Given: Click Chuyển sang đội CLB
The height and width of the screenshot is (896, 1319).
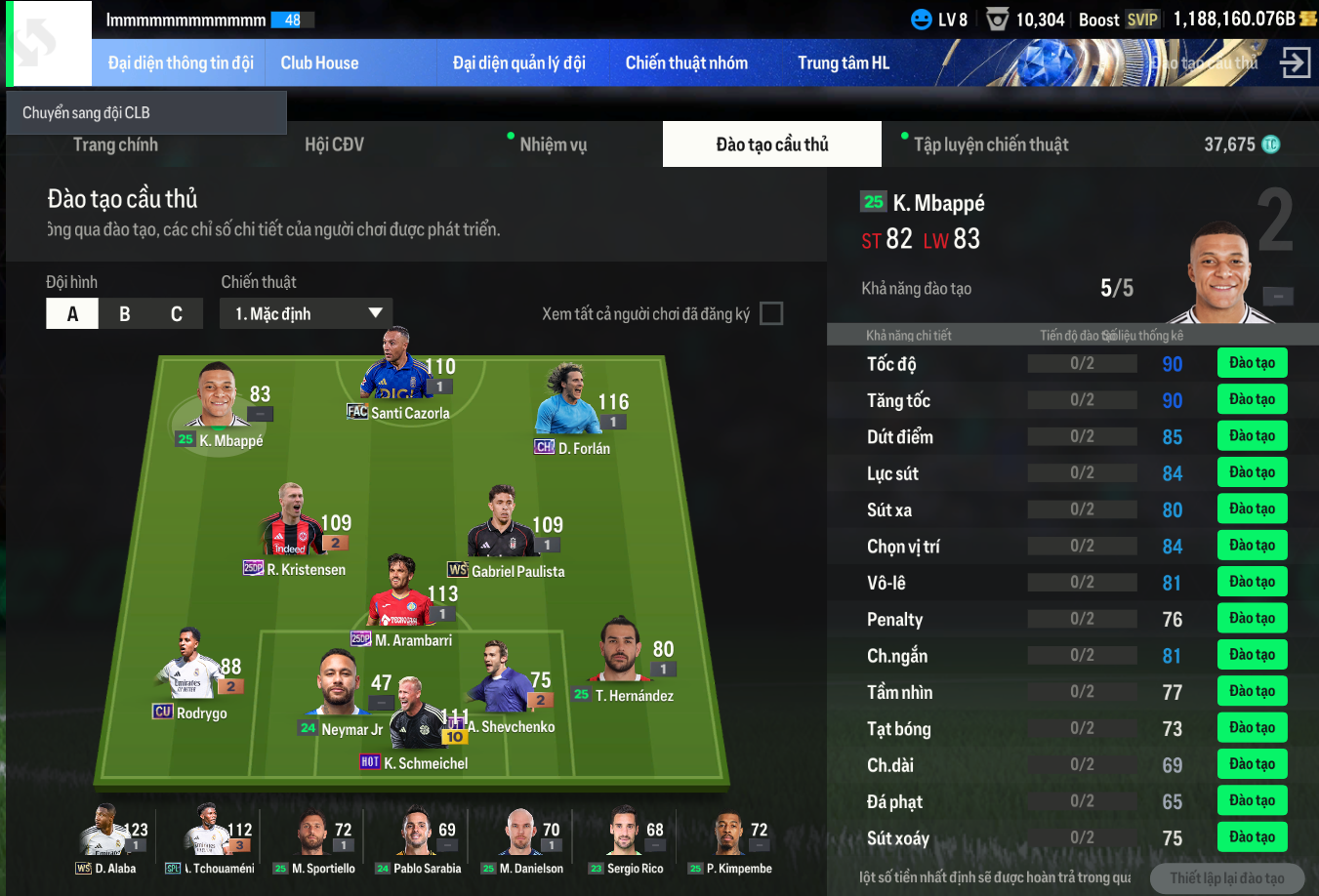Looking at the screenshot, I should [146, 113].
